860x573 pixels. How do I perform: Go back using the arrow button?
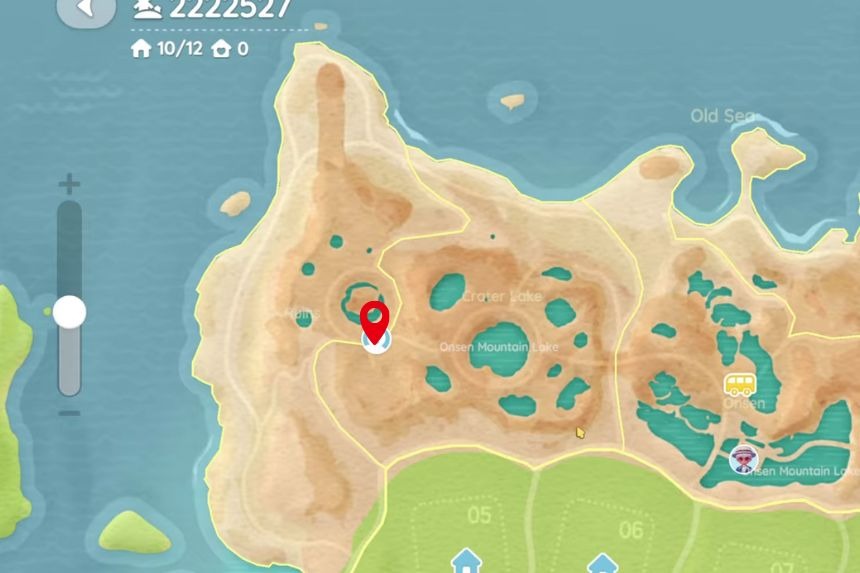(85, 9)
